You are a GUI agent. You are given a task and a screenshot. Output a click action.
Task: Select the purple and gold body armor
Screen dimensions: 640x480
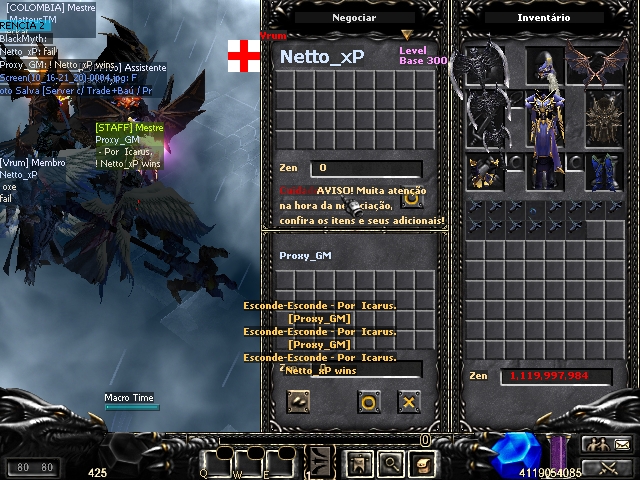[545, 128]
